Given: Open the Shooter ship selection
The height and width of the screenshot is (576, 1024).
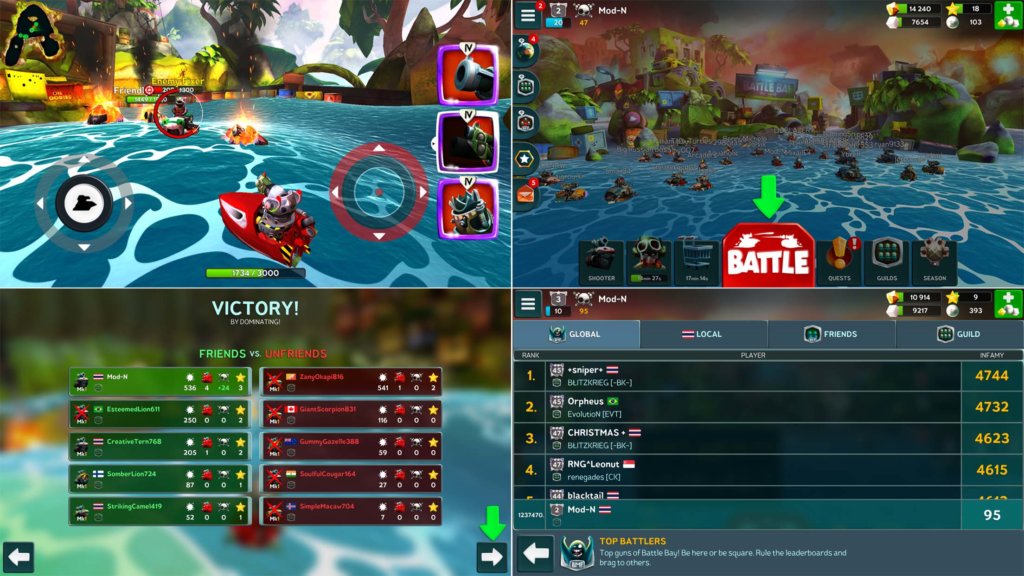Looking at the screenshot, I should click(602, 260).
